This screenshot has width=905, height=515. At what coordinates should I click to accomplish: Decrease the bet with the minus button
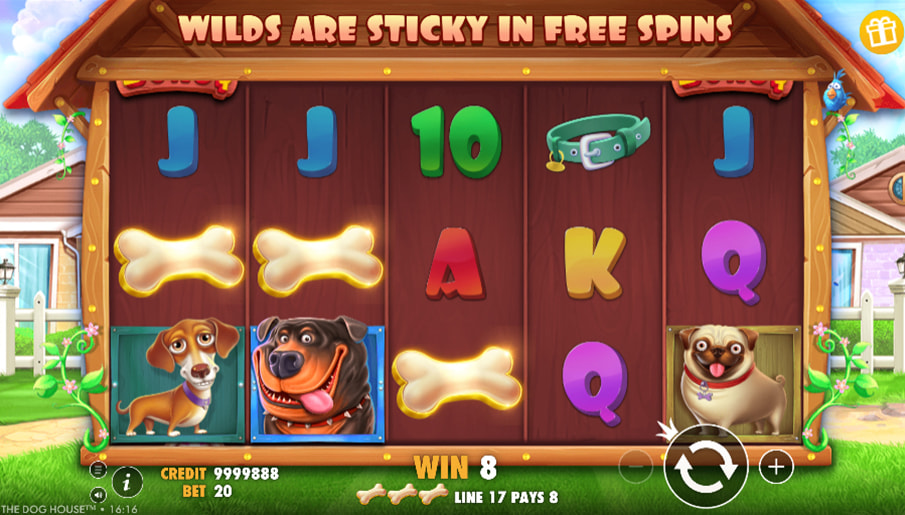click(x=635, y=466)
